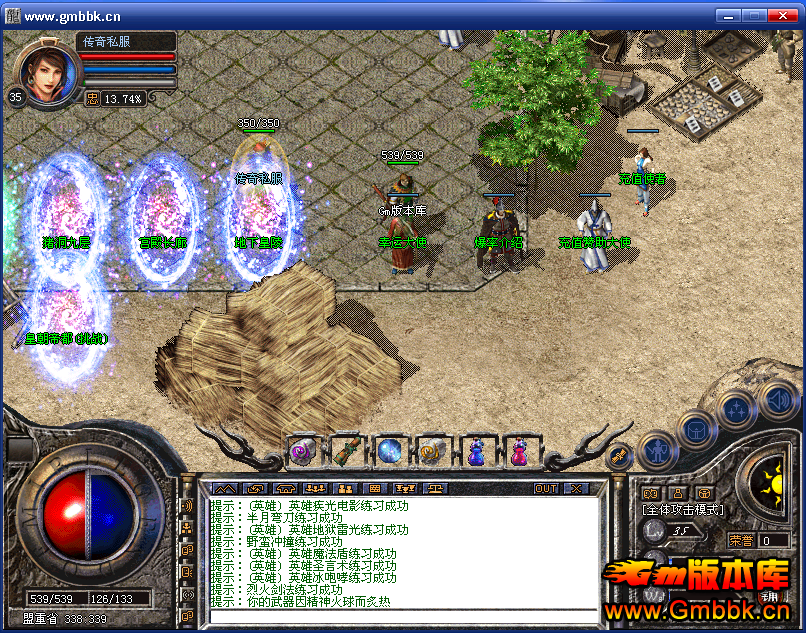Open the skills sparkle round button

736,408
